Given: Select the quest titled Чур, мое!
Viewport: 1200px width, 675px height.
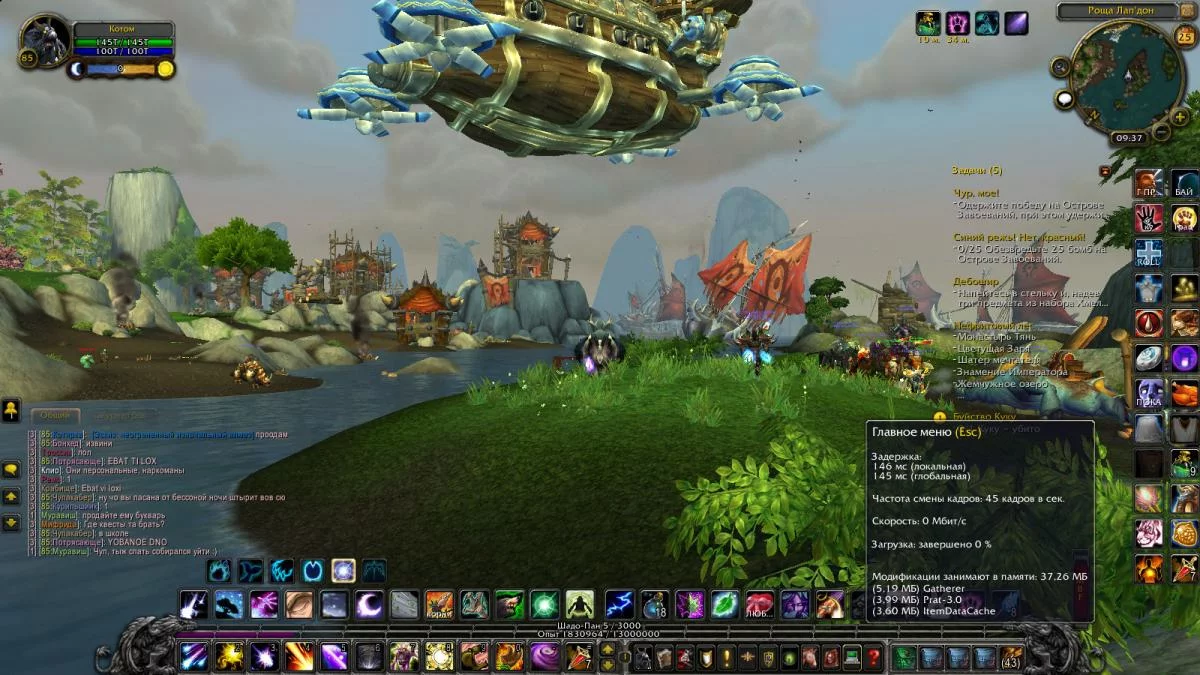Looking at the screenshot, I should (976, 193).
